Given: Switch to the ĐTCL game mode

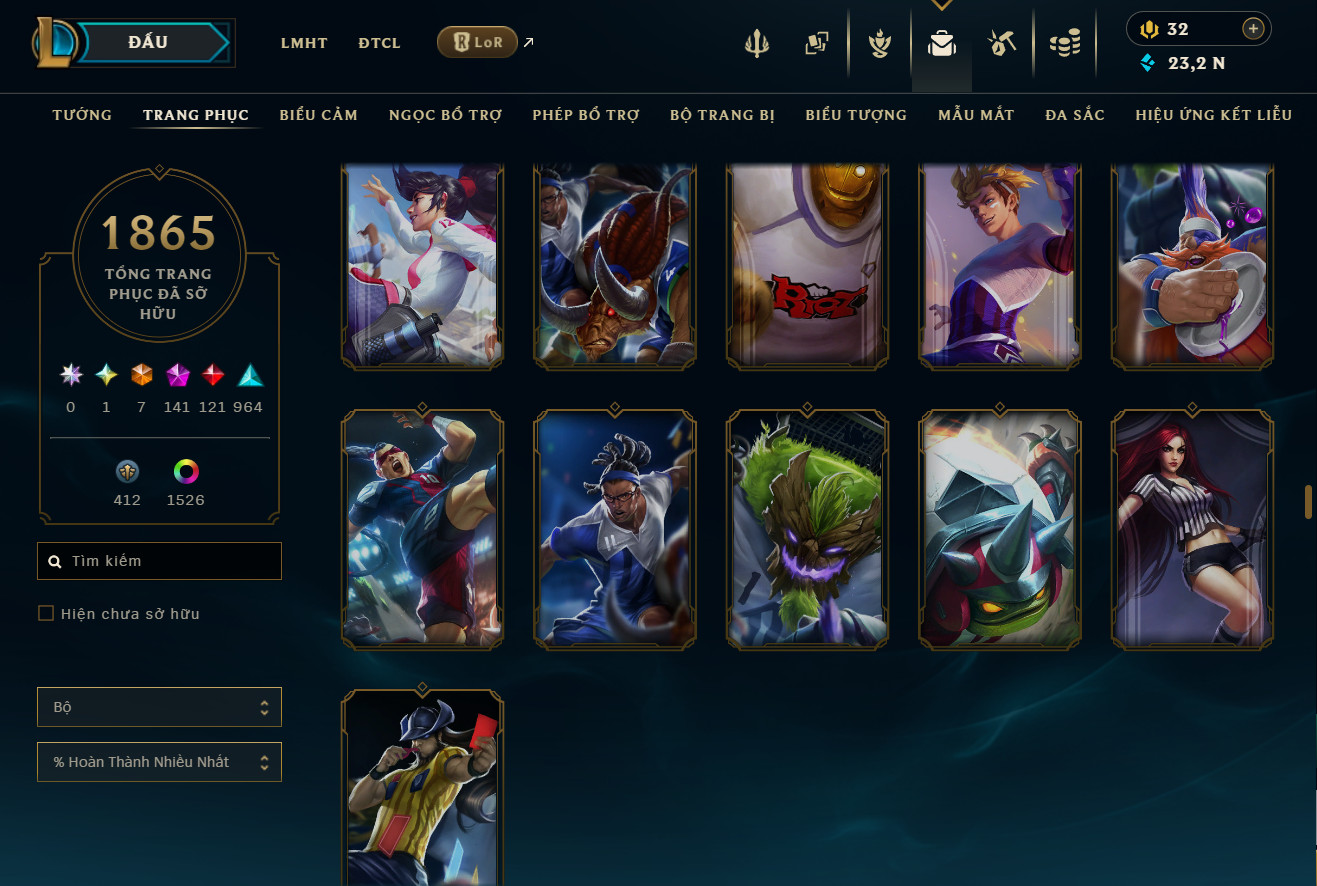Looking at the screenshot, I should (x=379, y=43).
